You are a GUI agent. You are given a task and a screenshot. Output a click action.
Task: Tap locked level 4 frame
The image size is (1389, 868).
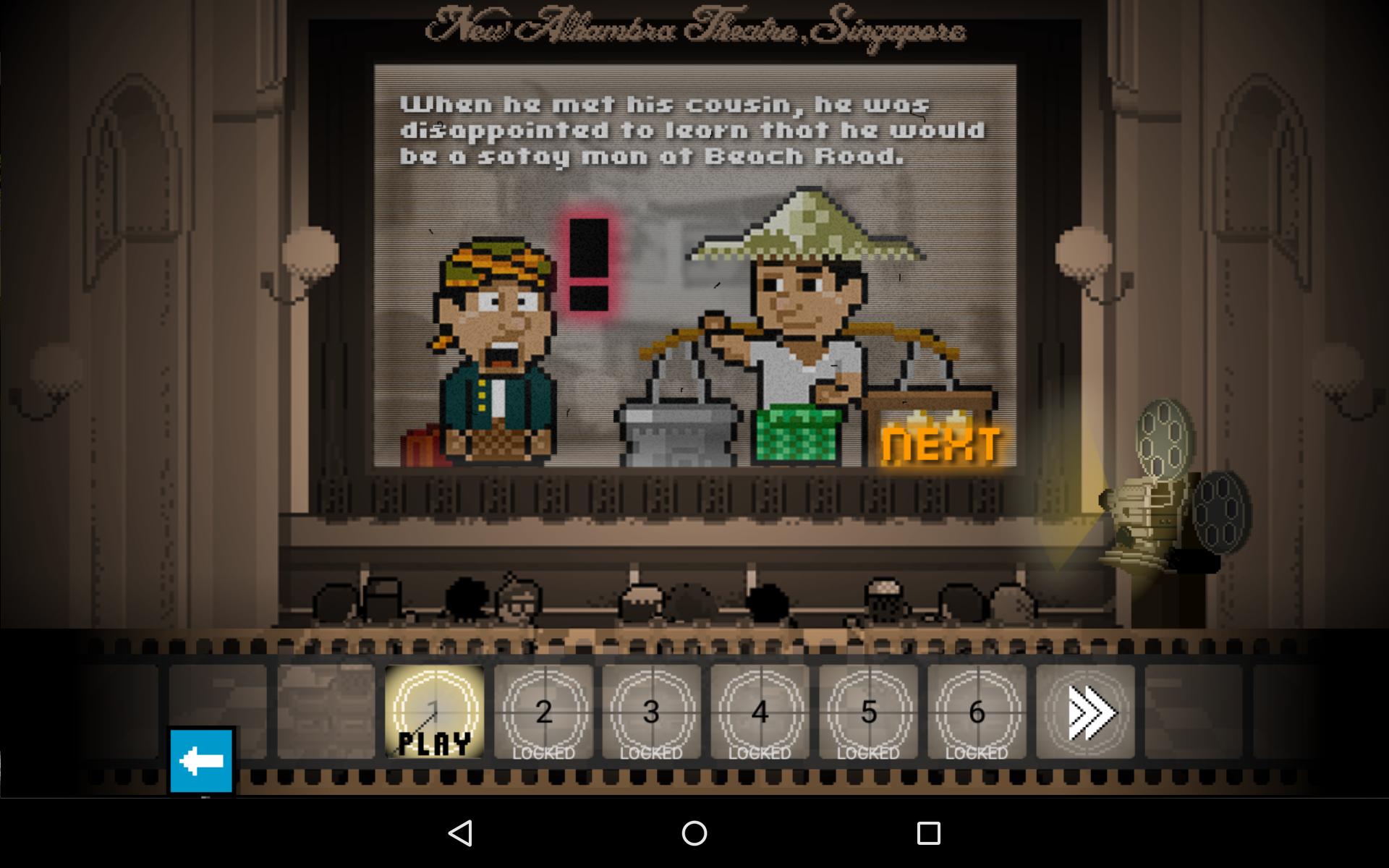pos(760,712)
